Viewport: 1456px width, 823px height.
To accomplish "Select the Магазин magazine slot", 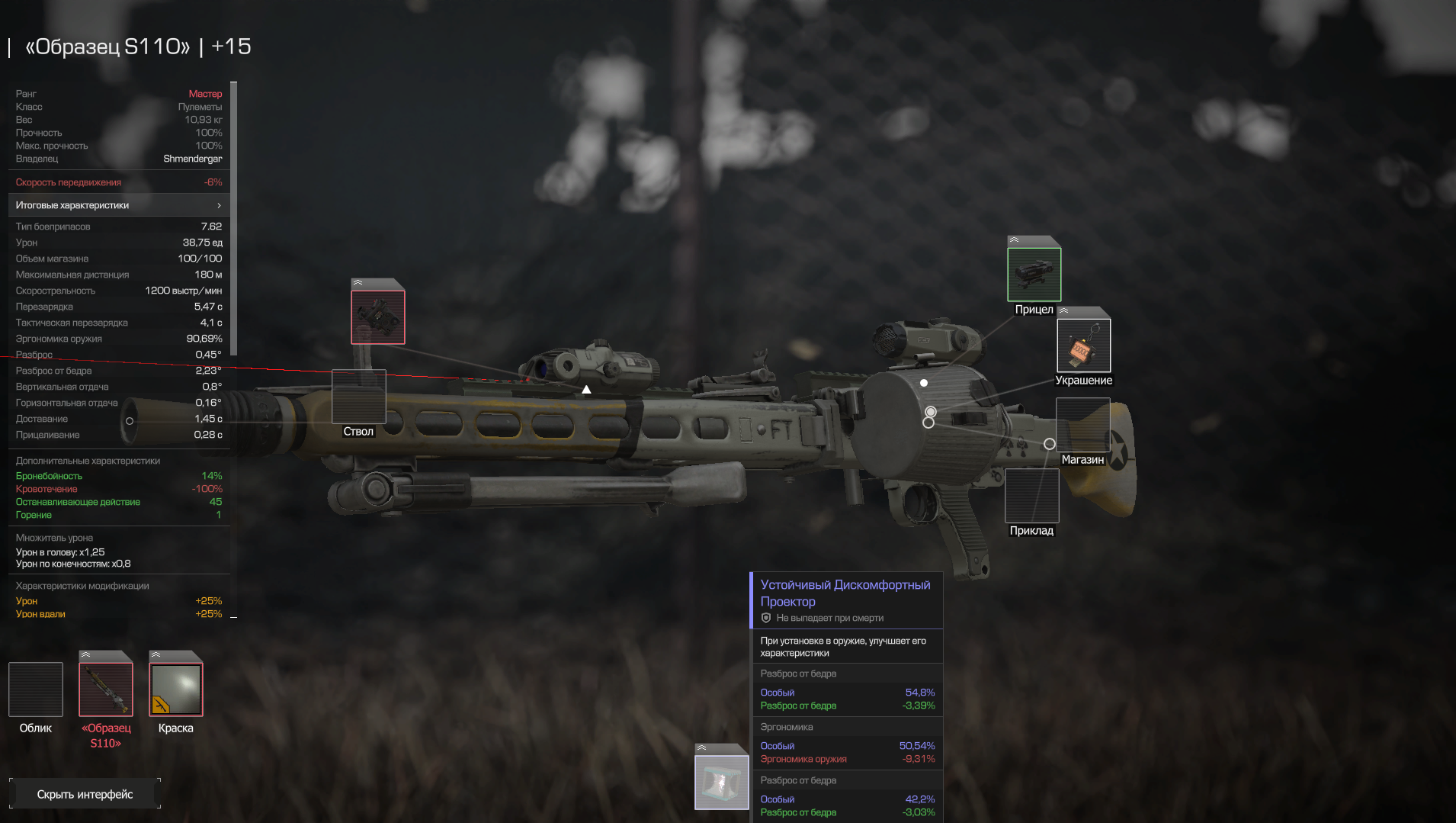I will (1082, 425).
